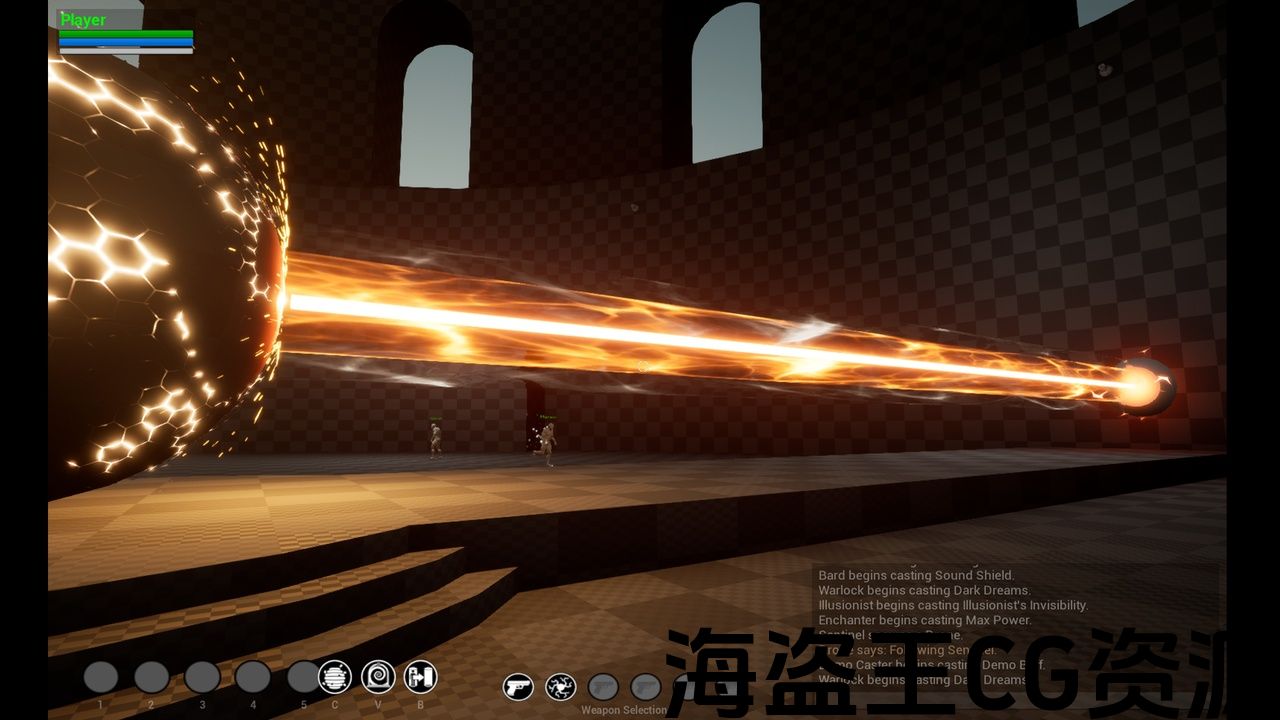Select the empty ability slot labeled 3
Image resolution: width=1280 pixels, height=720 pixels.
(202, 677)
